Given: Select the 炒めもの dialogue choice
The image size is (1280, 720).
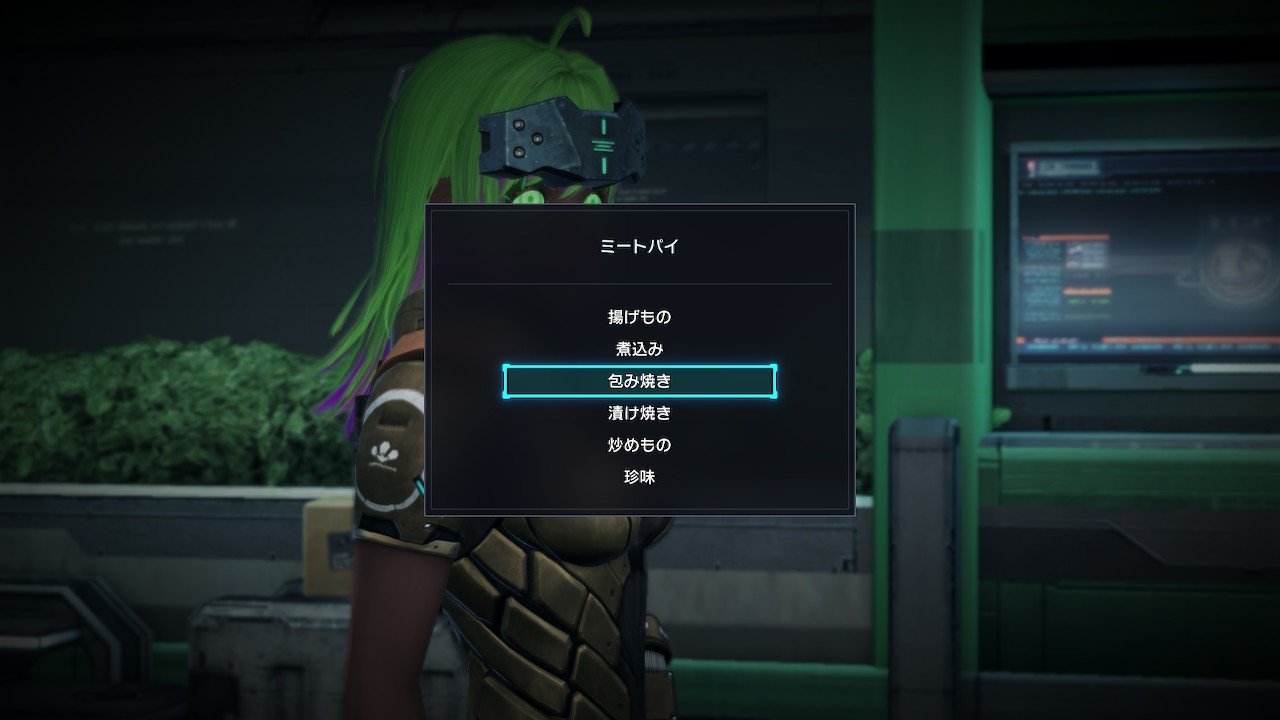Looking at the screenshot, I should [639, 445].
